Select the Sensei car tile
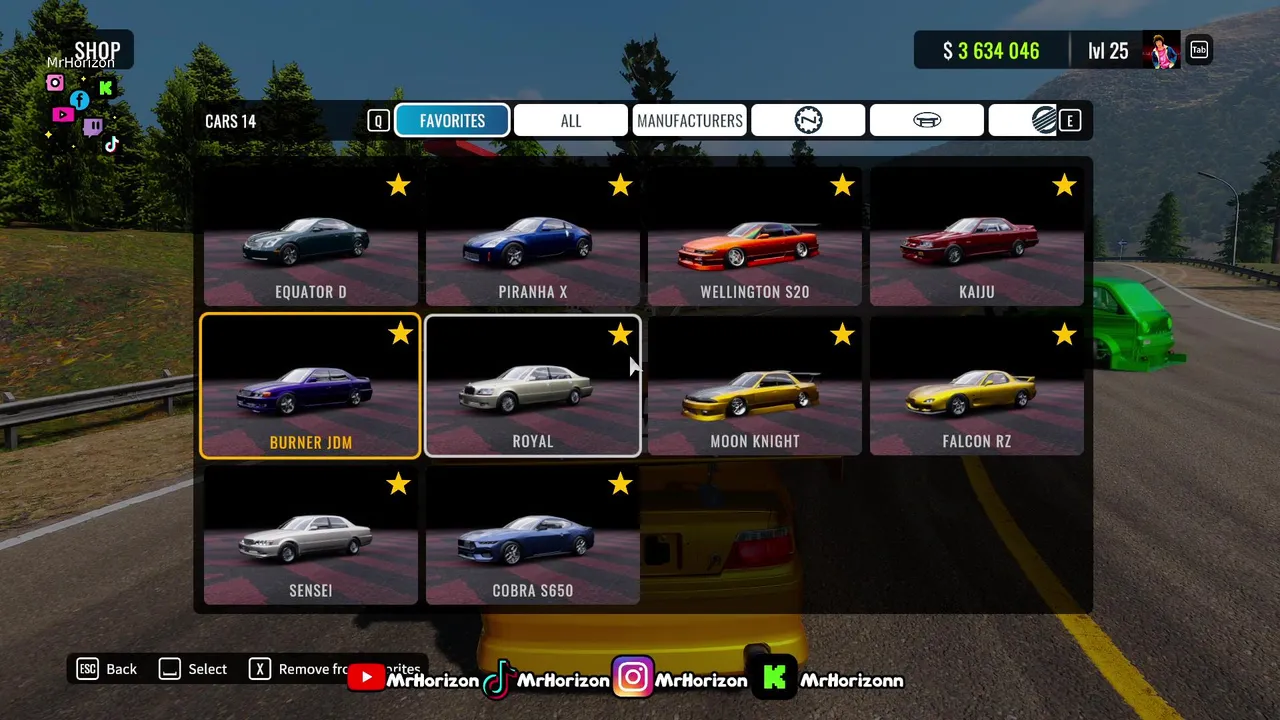1280x720 pixels. [x=310, y=536]
